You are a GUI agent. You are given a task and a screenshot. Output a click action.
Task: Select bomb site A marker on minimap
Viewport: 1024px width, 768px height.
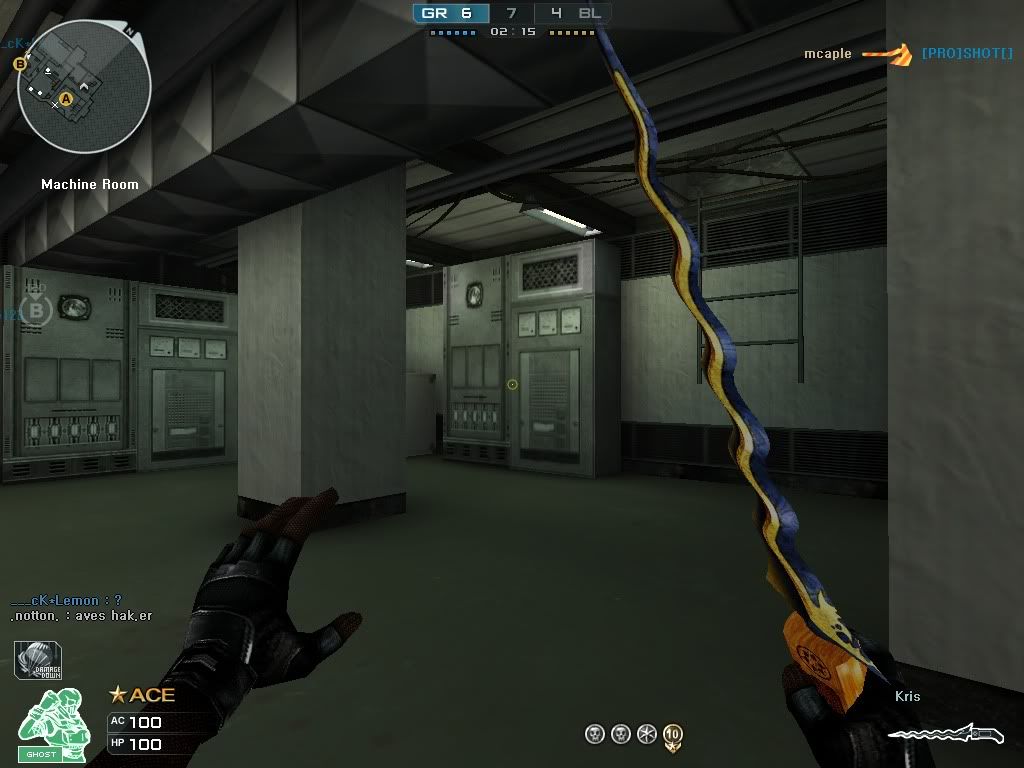click(x=66, y=99)
